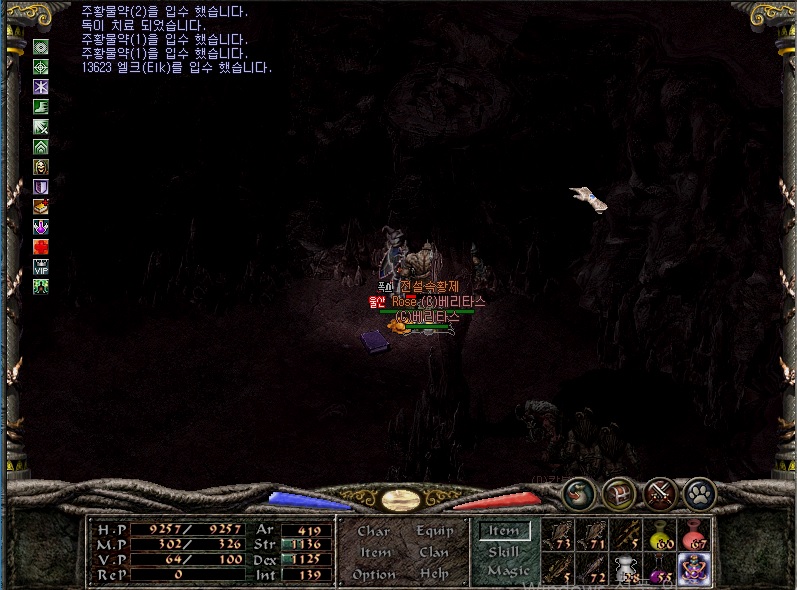
Task: Select the highlighted Item quick-slot tab
Action: point(505,531)
